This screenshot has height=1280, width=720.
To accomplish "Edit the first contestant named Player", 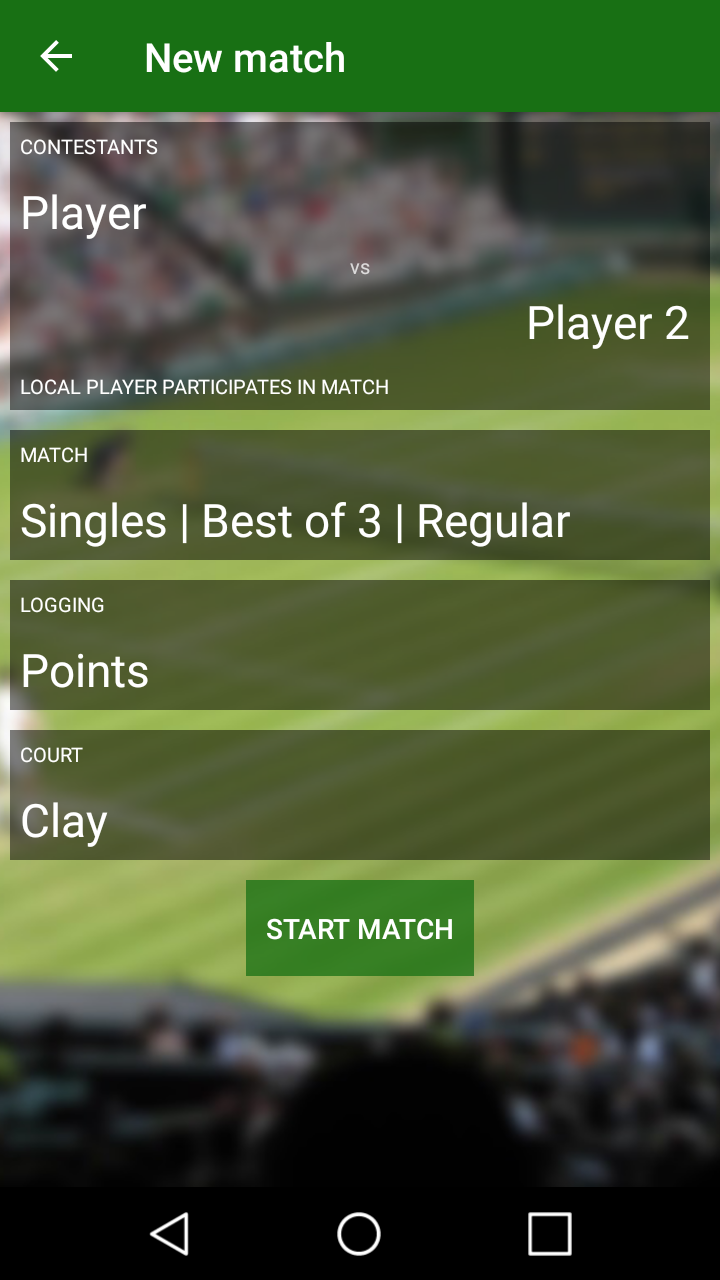I will tap(84, 213).
